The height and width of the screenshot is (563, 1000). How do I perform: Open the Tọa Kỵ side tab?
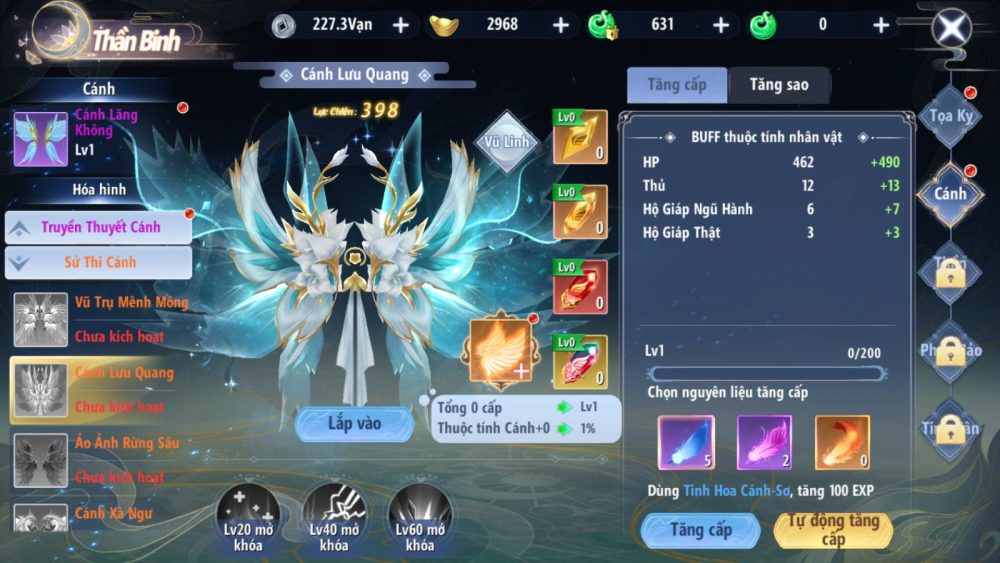coord(950,116)
